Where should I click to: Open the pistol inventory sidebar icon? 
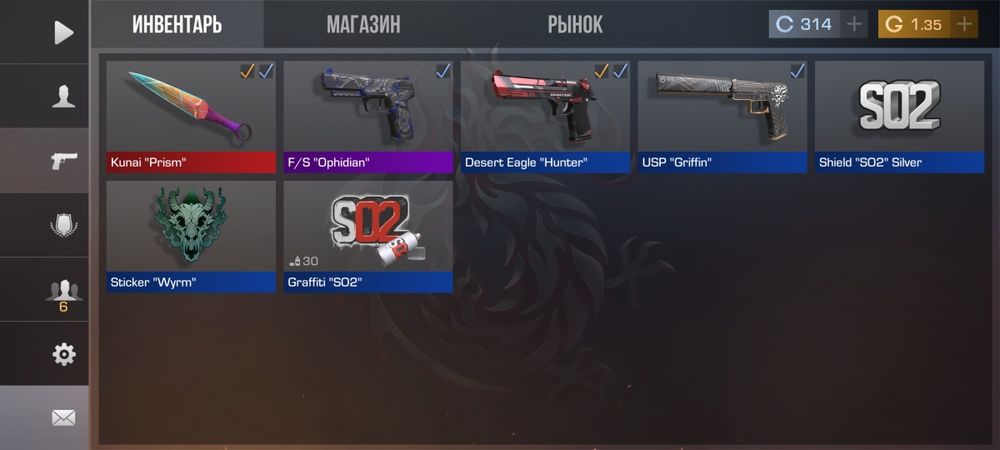click(x=63, y=161)
